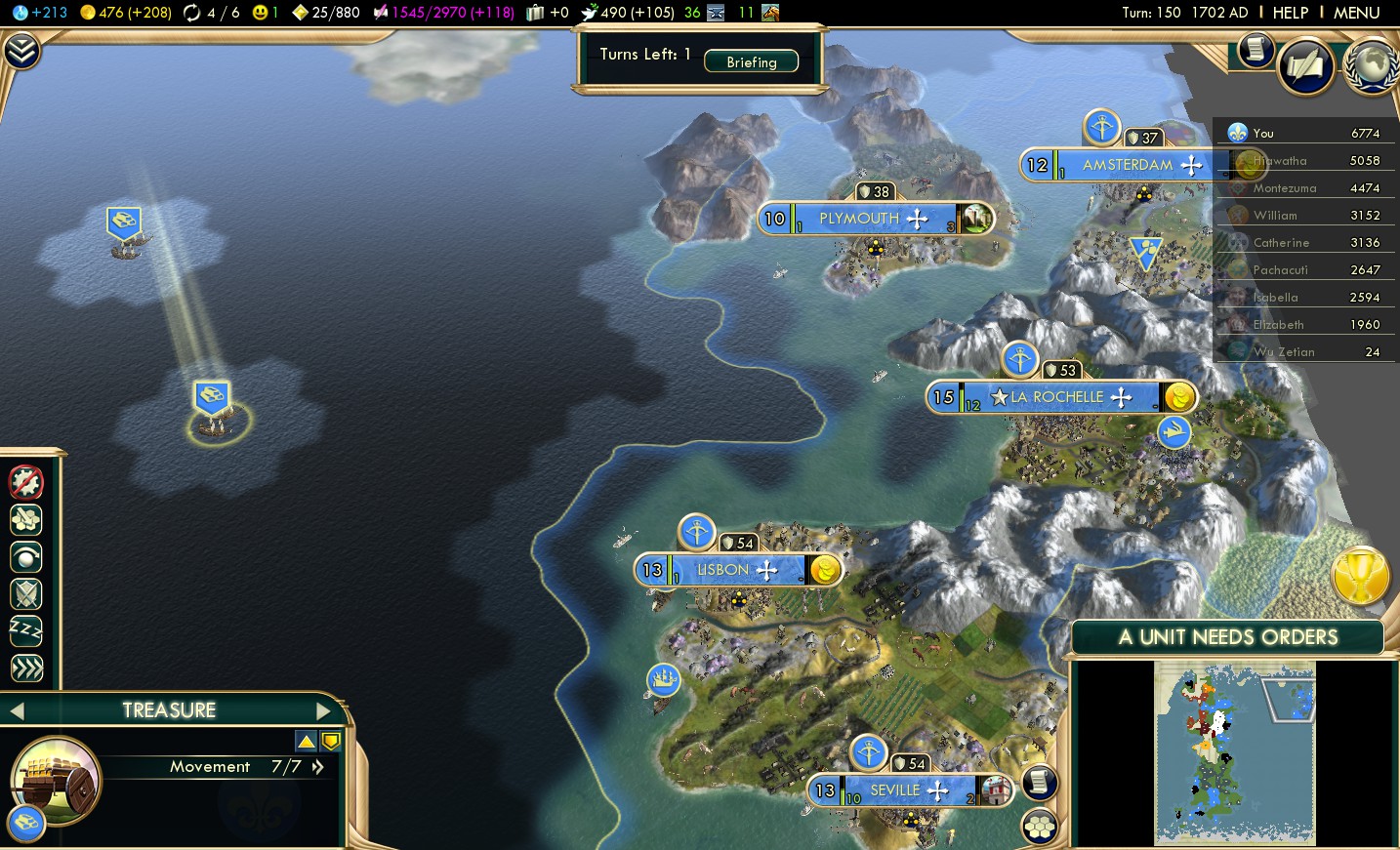Open the Seville city banner
The image size is (1400, 850).
pyautogui.click(x=894, y=790)
